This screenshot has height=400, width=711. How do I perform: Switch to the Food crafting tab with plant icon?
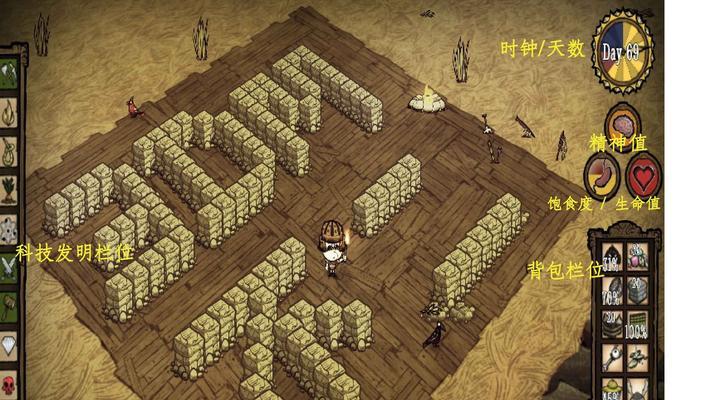(x=8, y=187)
